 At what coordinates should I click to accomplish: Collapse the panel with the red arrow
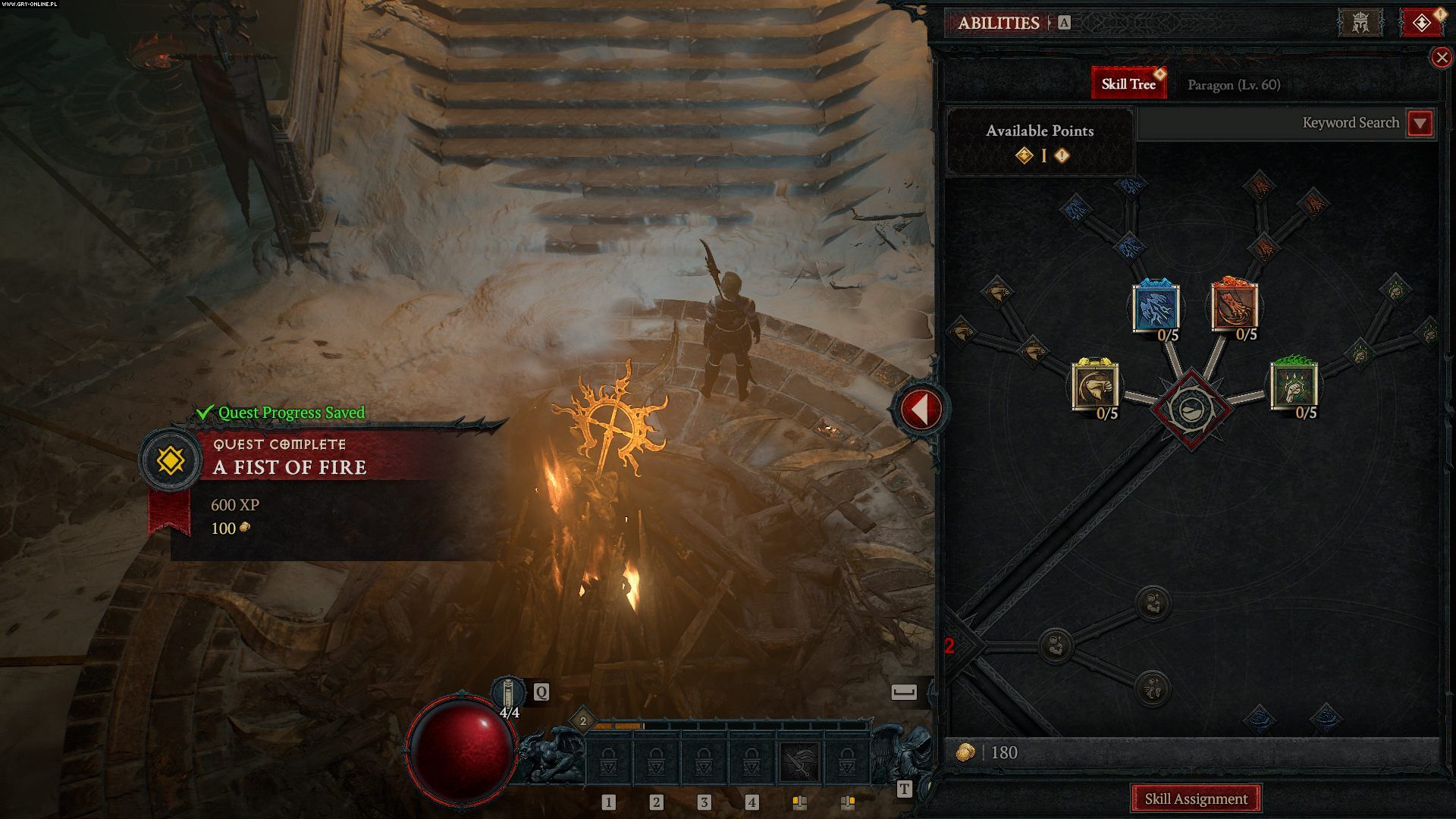921,409
